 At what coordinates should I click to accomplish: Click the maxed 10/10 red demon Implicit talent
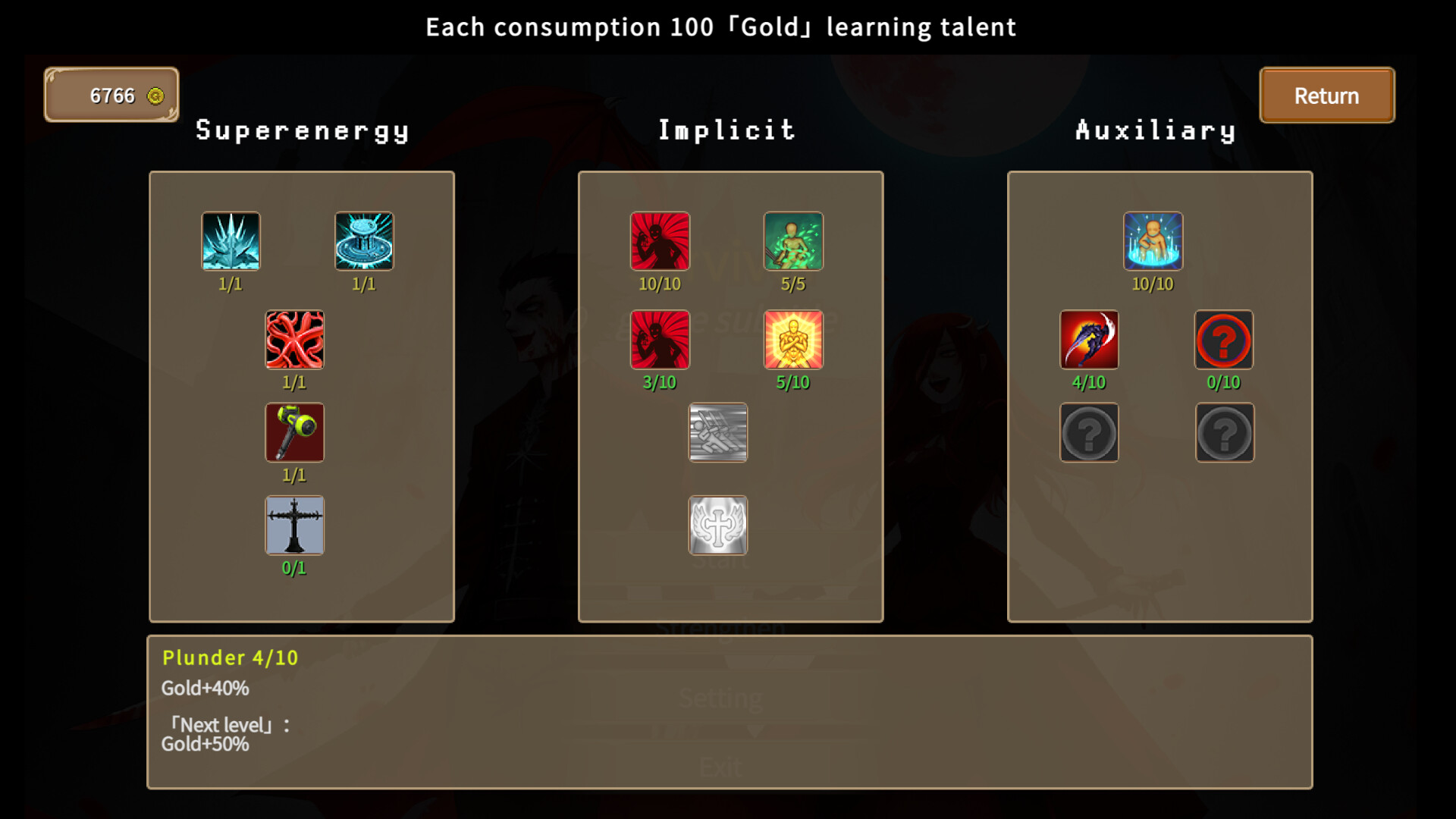click(x=660, y=241)
